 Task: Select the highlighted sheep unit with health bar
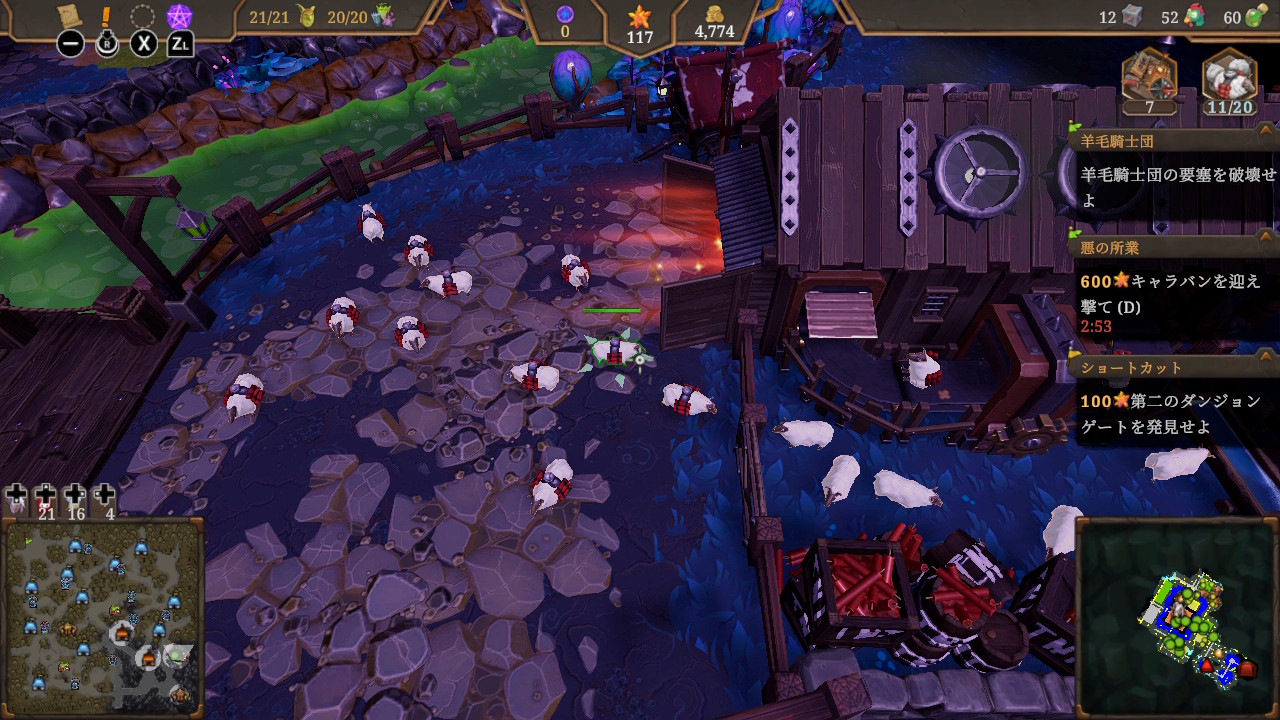click(x=613, y=351)
